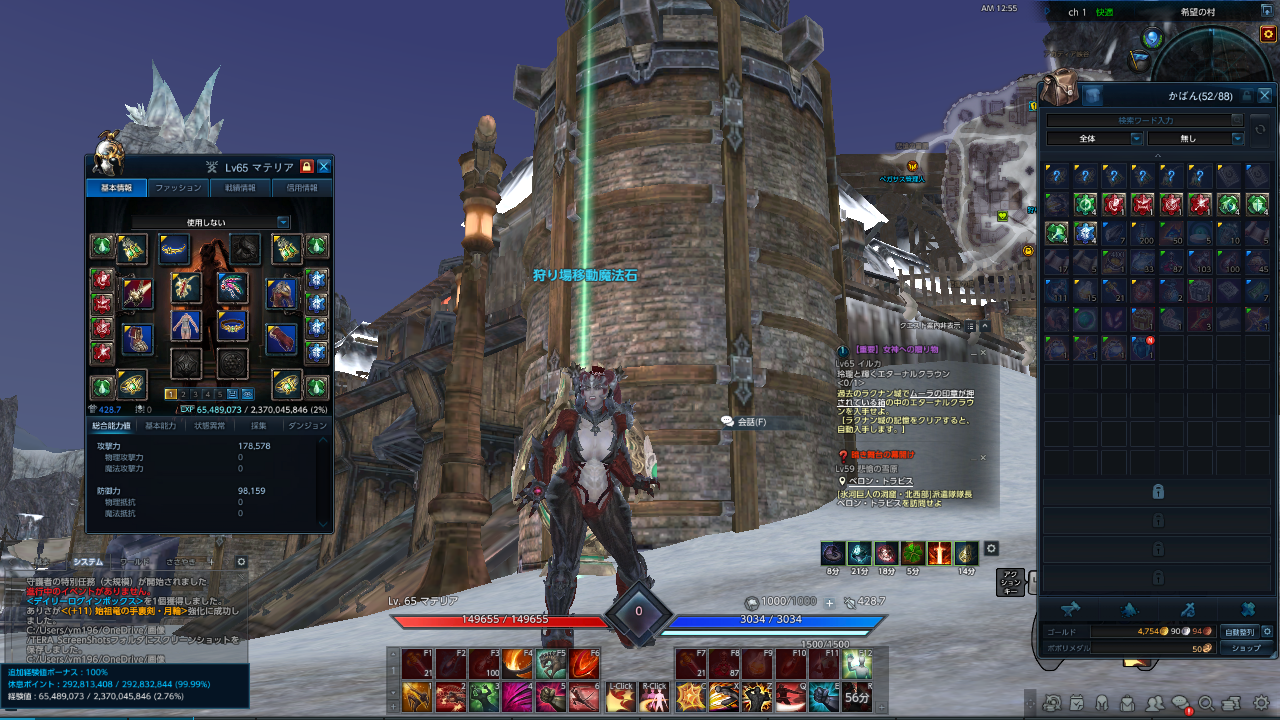Expand the 全体 filter dropdown in inventory
Screen dimensions: 1280x720
[1095, 138]
